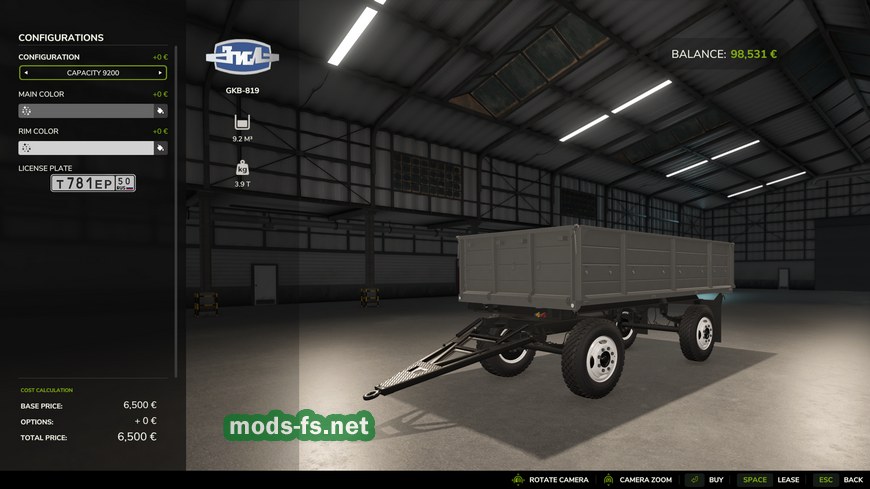Viewport: 870px width, 489px height.
Task: Select the previous capacity configuration option
Action: pos(26,73)
